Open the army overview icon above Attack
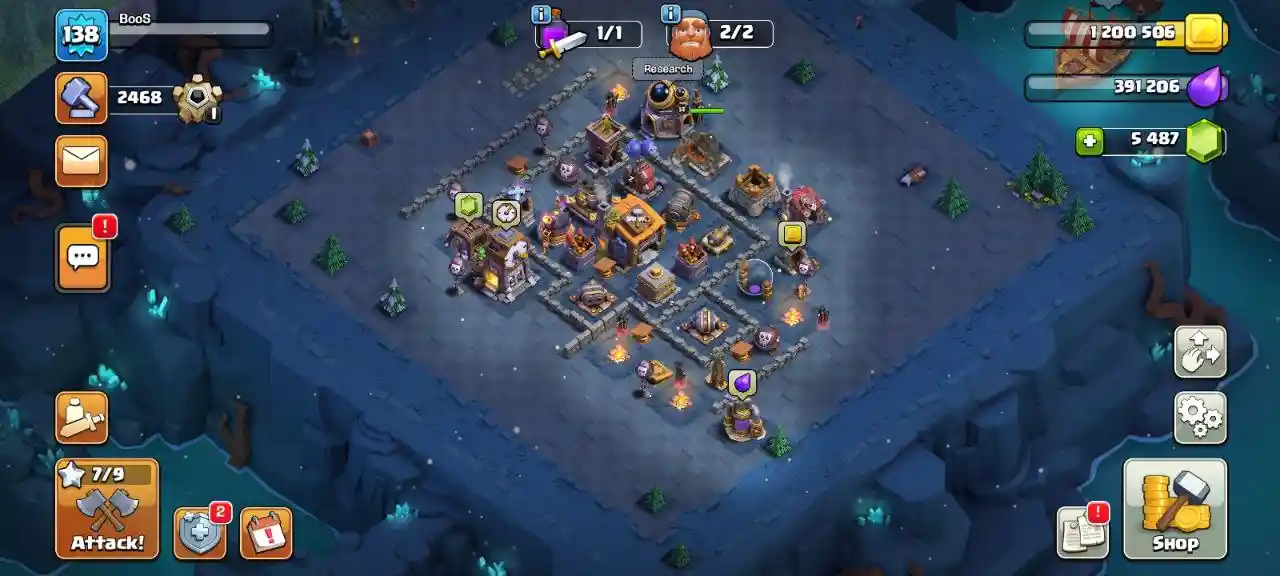1280x576 pixels. [x=81, y=418]
